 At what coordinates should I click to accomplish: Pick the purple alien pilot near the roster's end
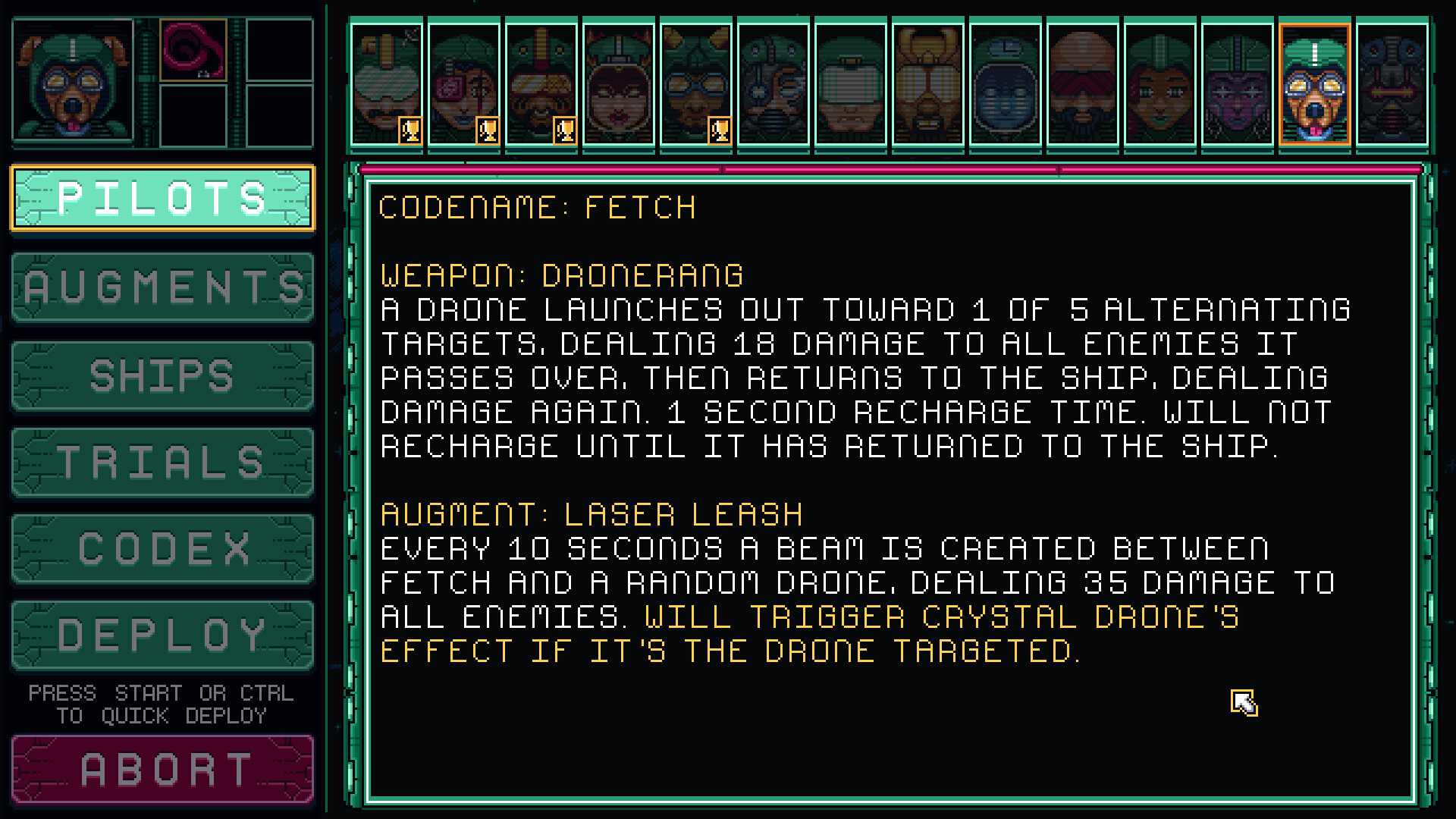click(x=1236, y=83)
